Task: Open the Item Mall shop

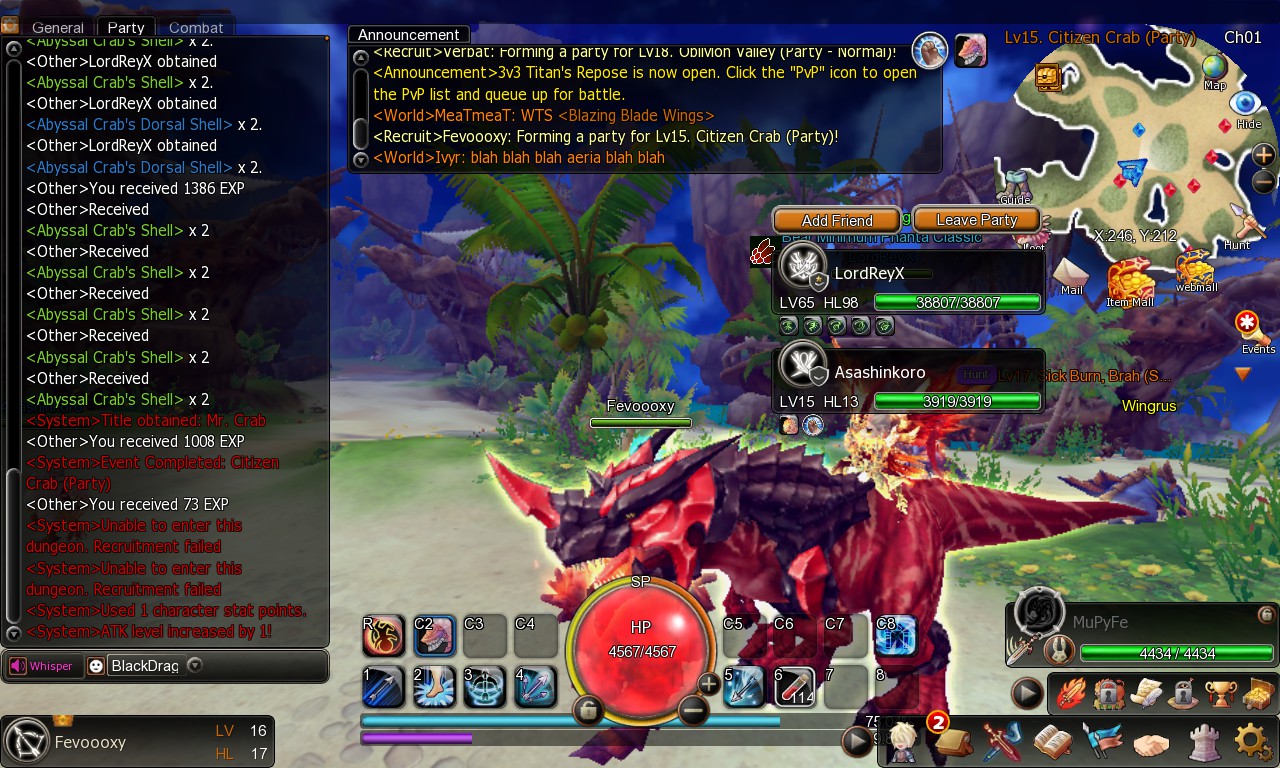Action: (x=1131, y=278)
